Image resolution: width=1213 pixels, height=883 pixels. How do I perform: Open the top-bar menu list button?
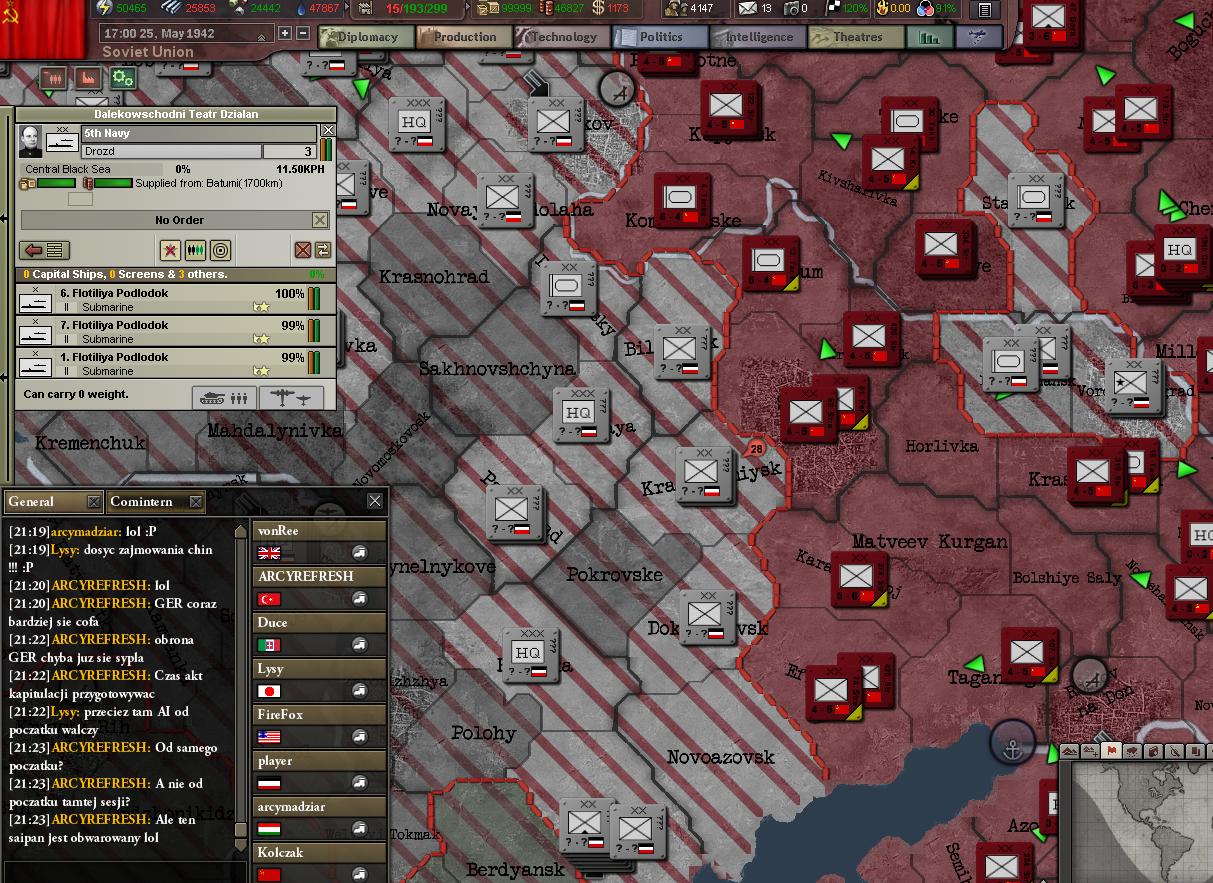pos(986,10)
